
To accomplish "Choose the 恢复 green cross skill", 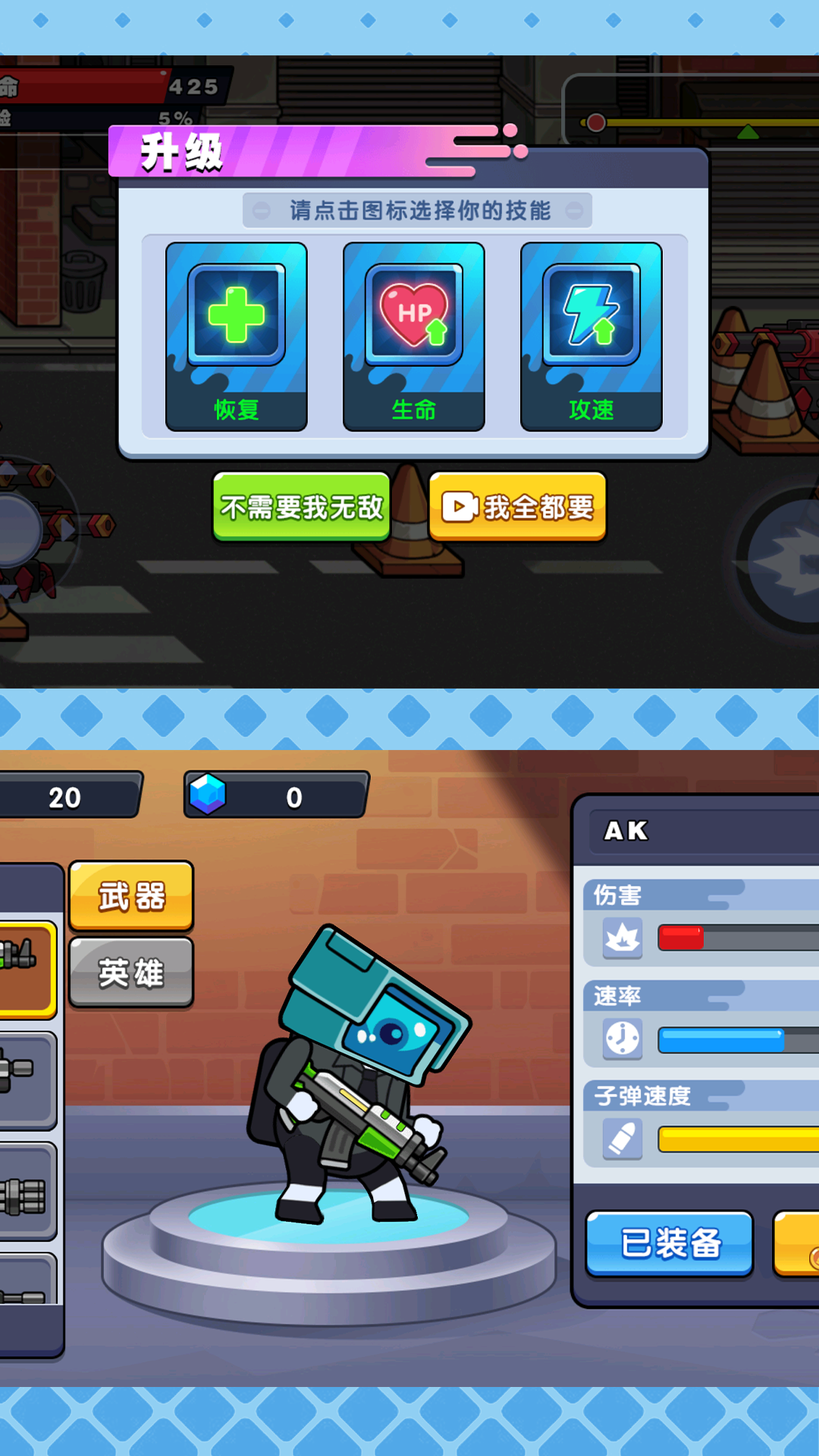I will [237, 336].
